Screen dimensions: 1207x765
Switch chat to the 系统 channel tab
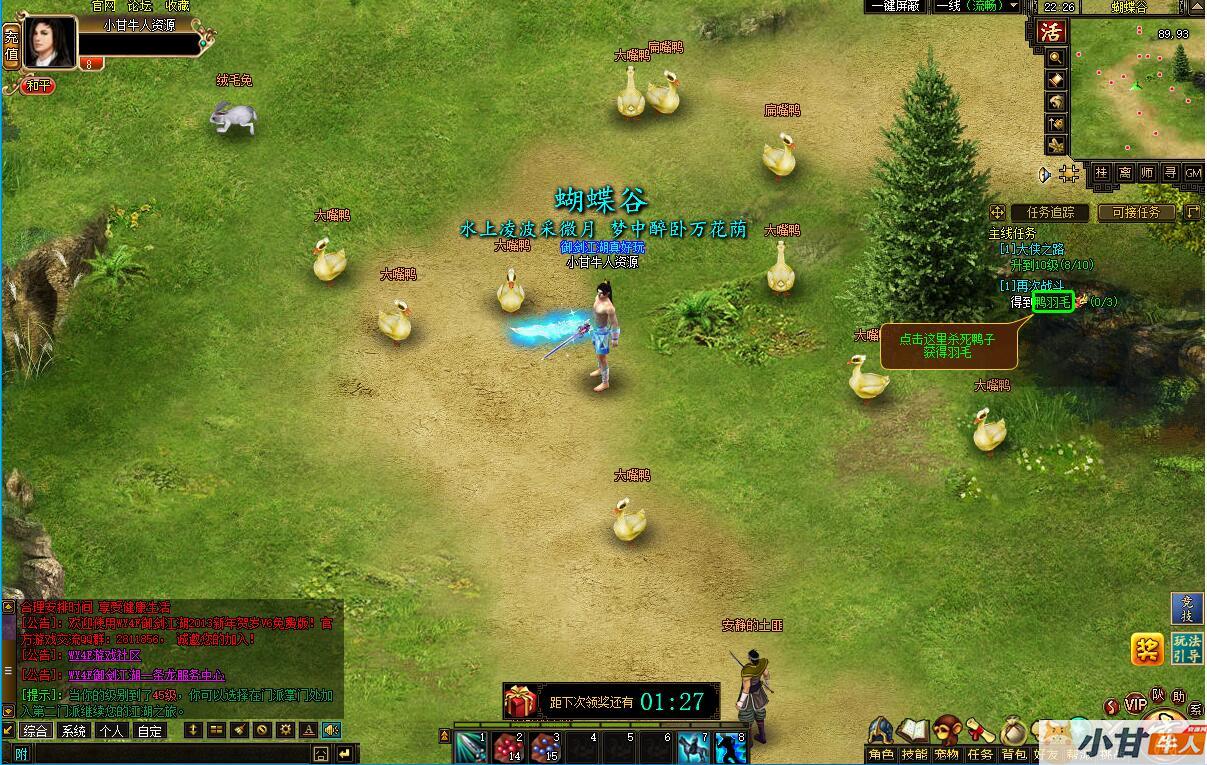[73, 731]
